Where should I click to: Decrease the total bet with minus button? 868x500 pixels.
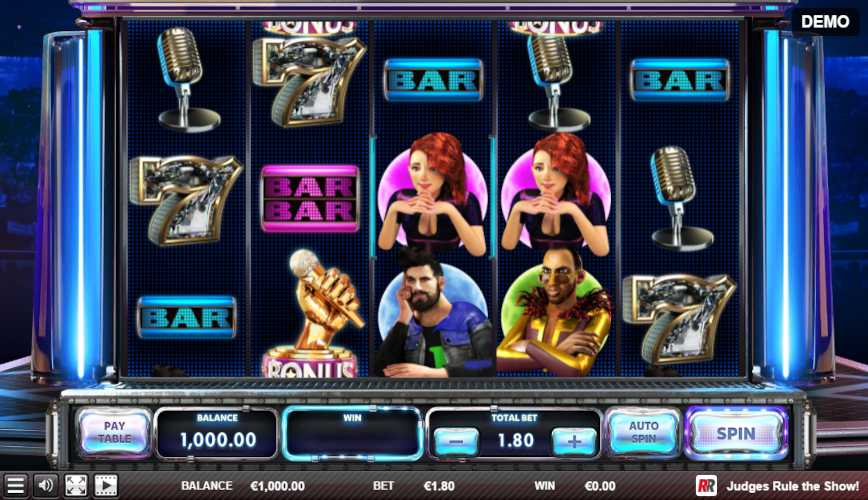click(456, 440)
